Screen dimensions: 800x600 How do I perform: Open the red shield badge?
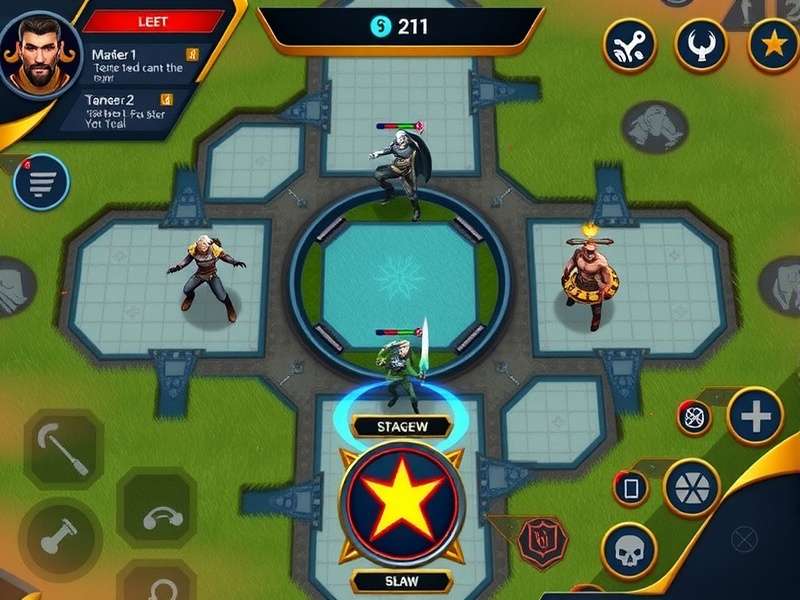click(543, 542)
